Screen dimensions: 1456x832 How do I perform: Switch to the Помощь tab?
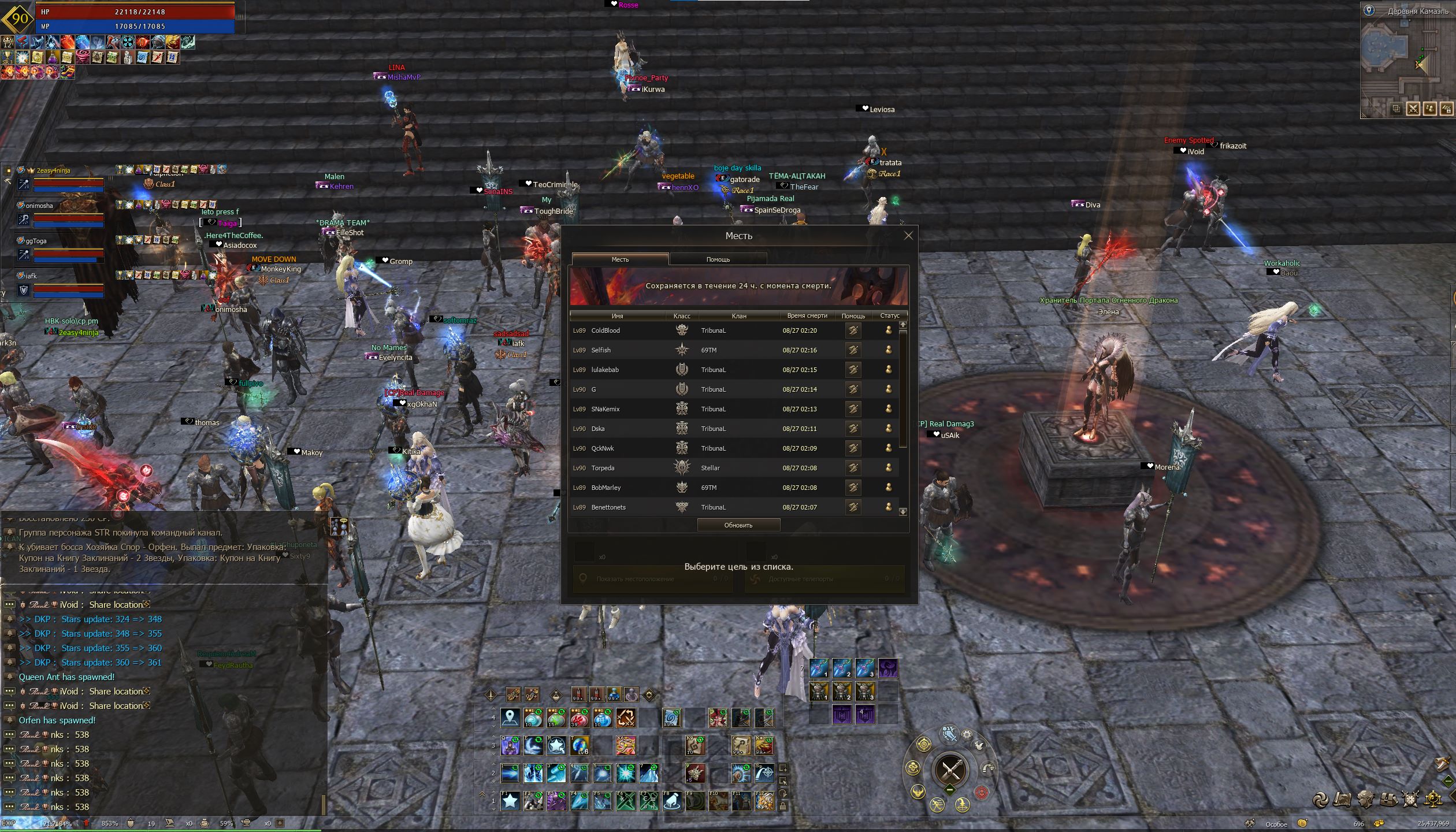point(718,259)
